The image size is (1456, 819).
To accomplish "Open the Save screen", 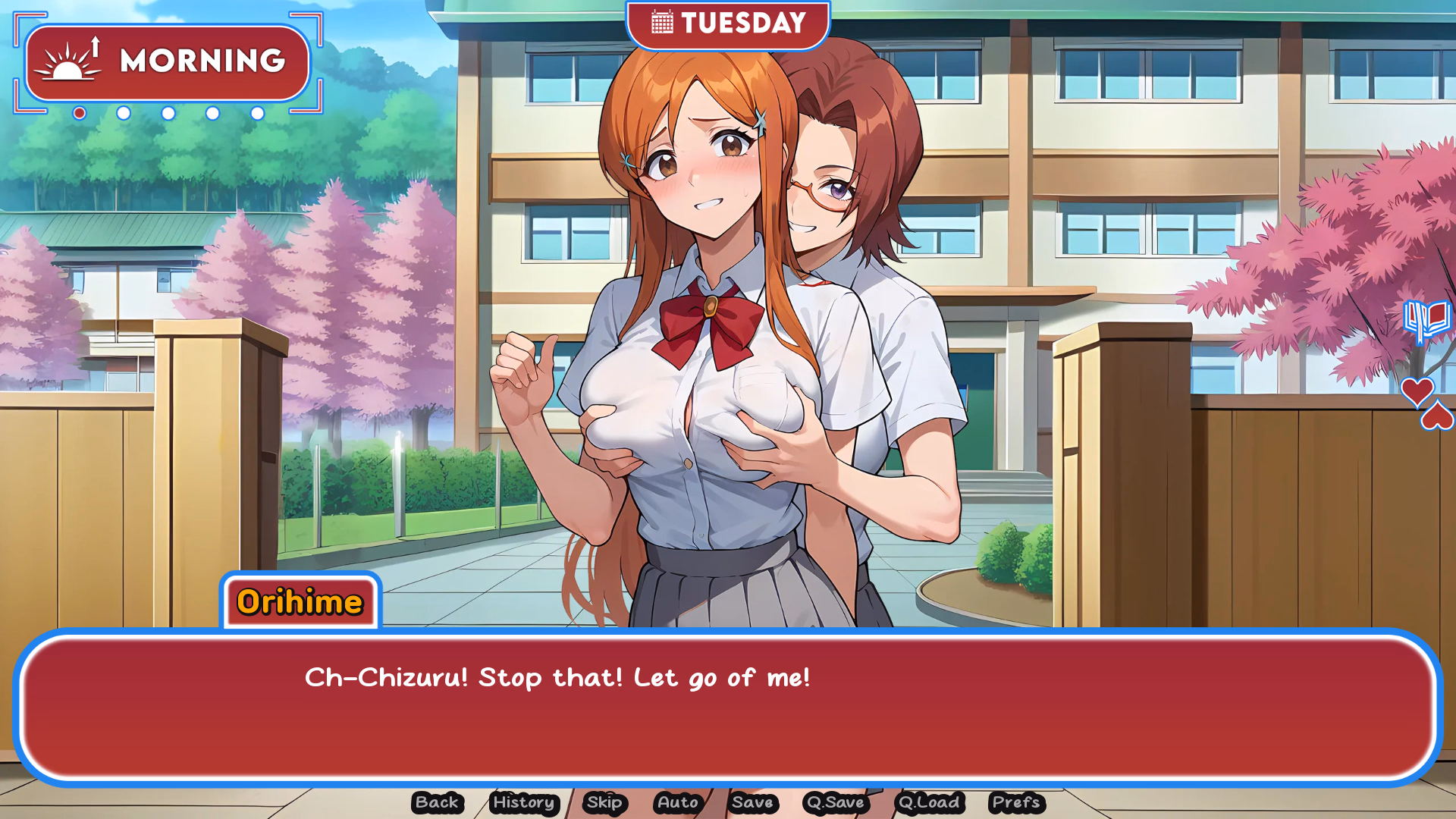I will pyautogui.click(x=753, y=803).
